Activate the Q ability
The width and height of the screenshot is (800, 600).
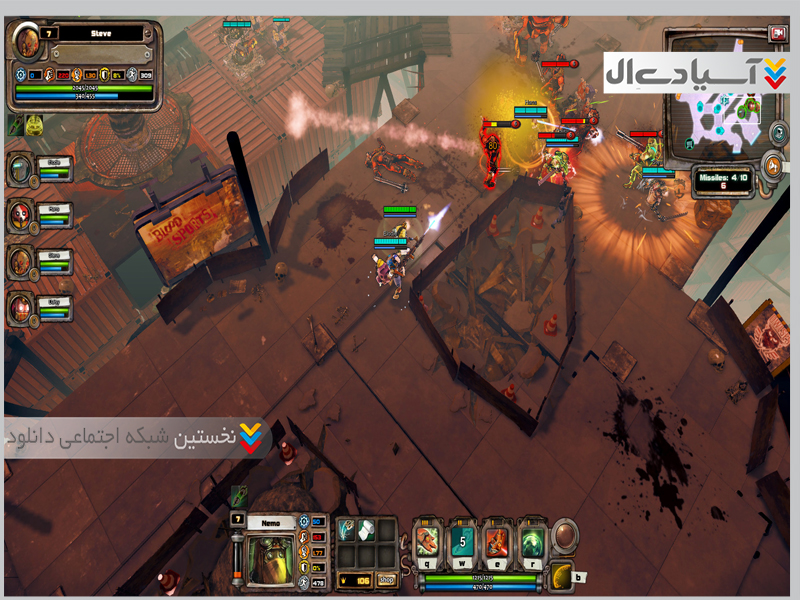point(427,543)
